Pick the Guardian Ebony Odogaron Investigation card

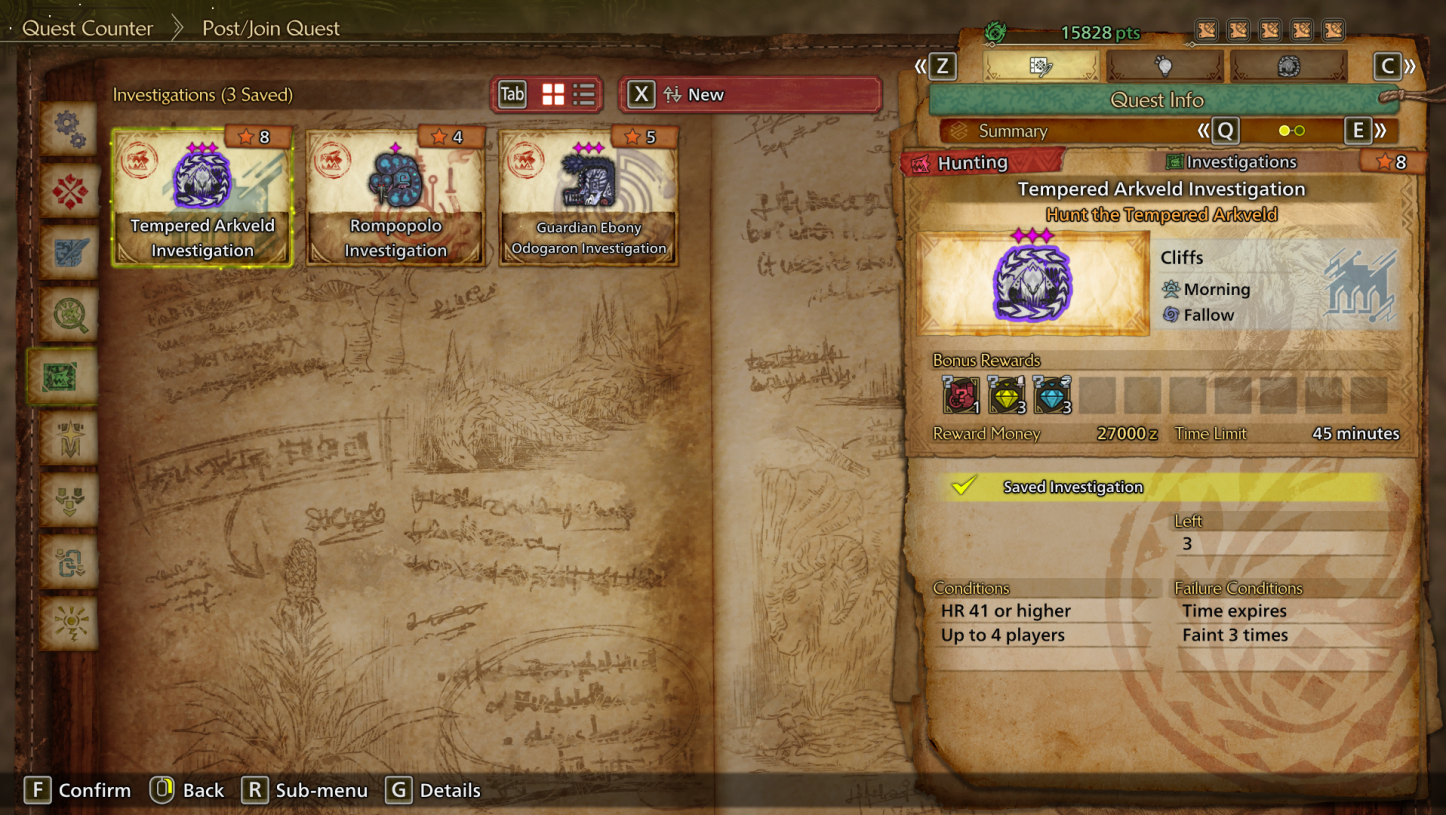tap(588, 197)
